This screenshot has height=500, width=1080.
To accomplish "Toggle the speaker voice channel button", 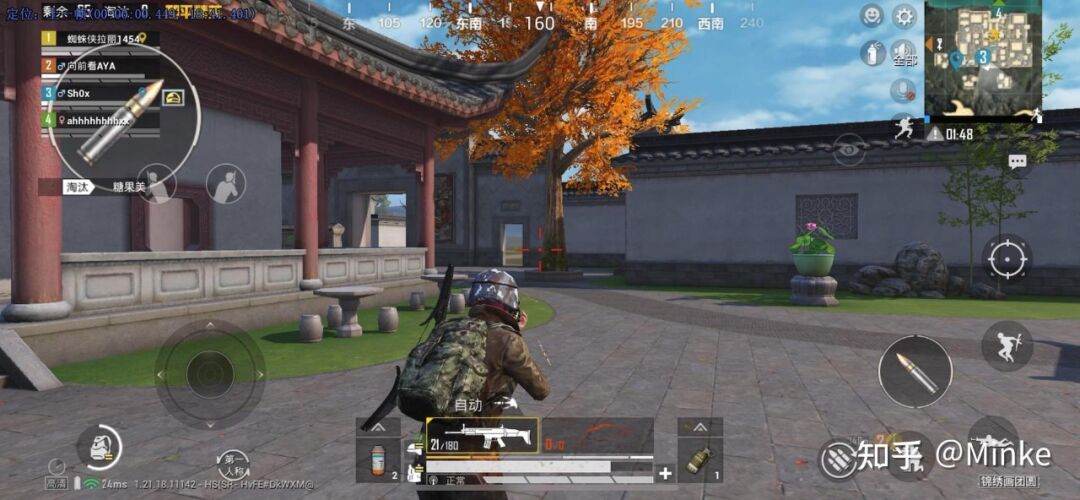I will coord(904,53).
